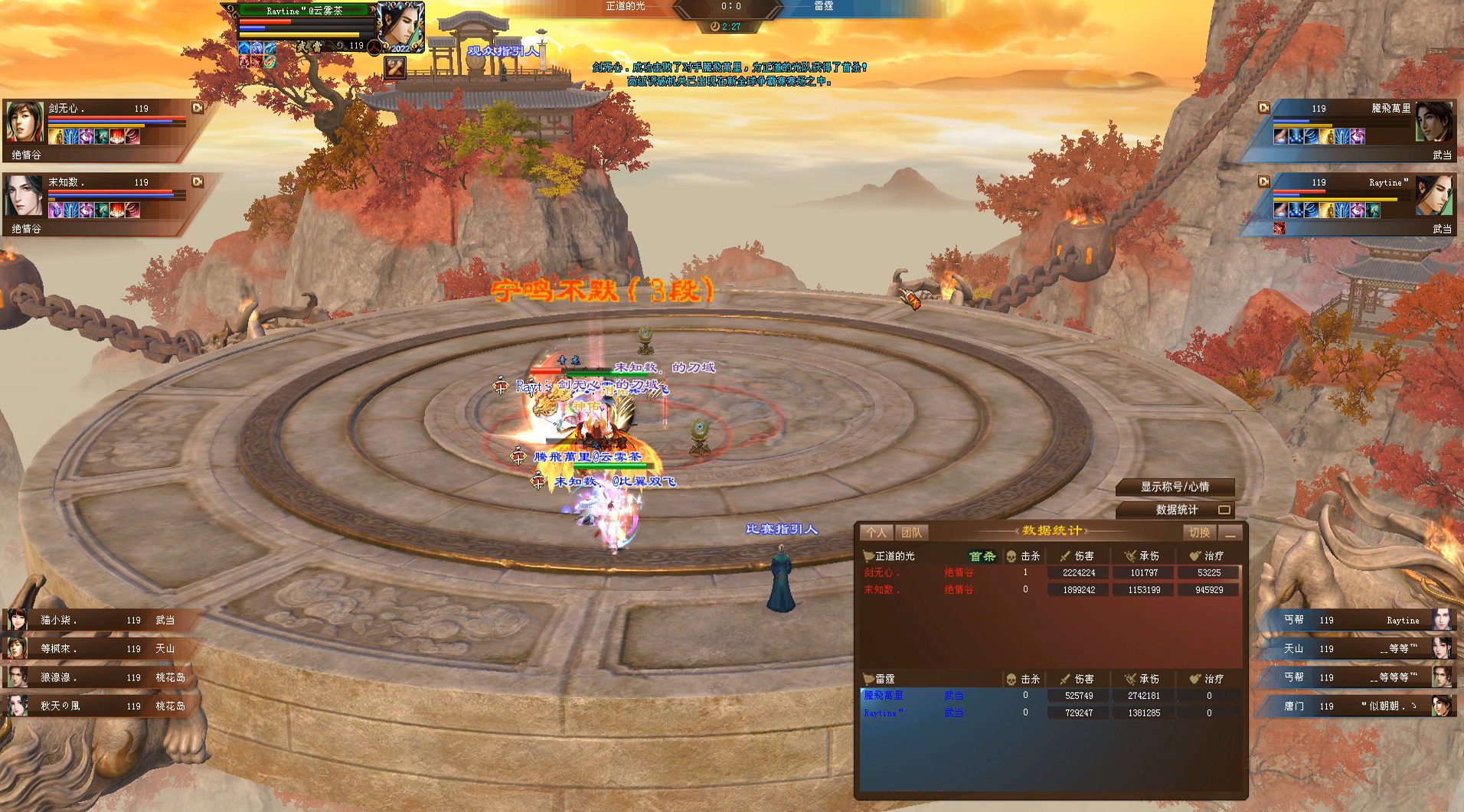Spectate 騰飛萬里 with the camera icon
1464x812 pixels.
click(1264, 108)
